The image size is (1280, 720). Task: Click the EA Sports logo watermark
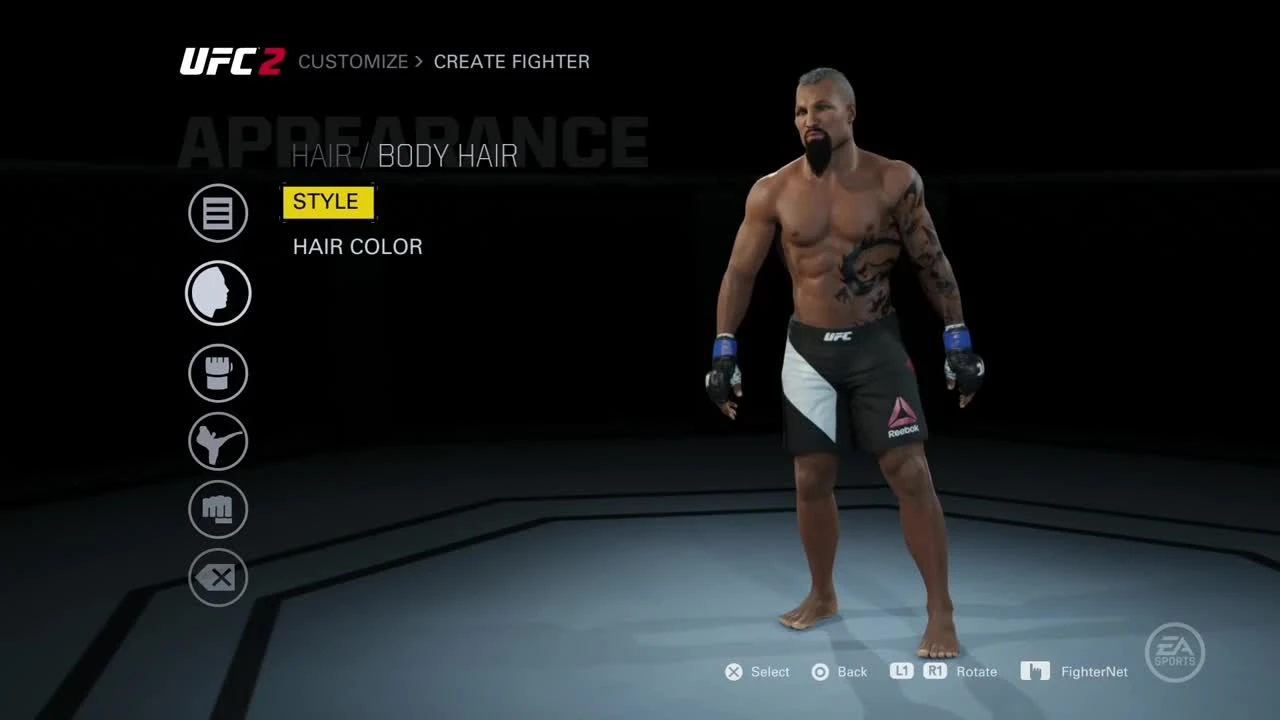1175,652
